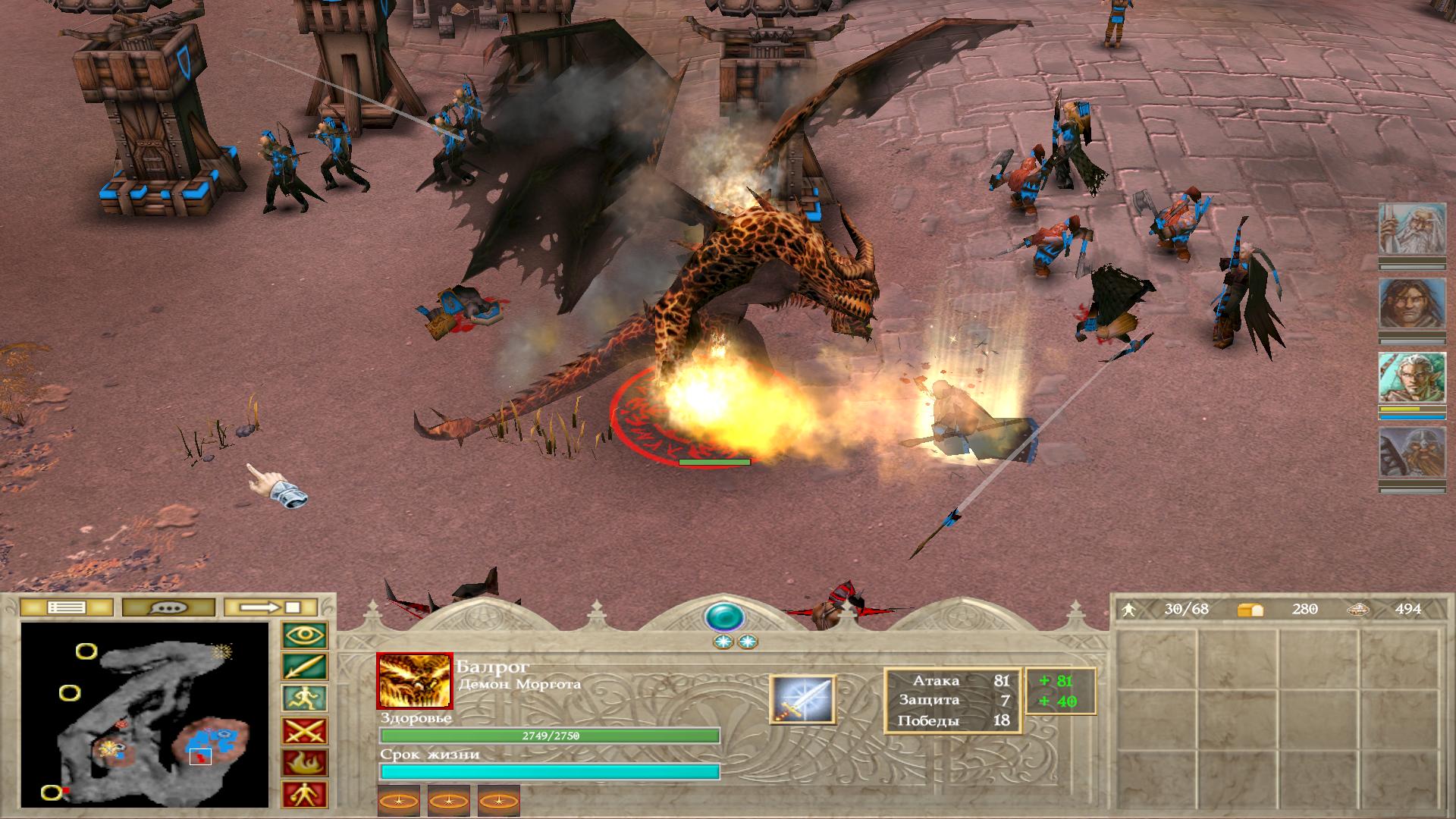Open the chat speech-bubble button
This screenshot has width=1456, height=819.
click(168, 607)
